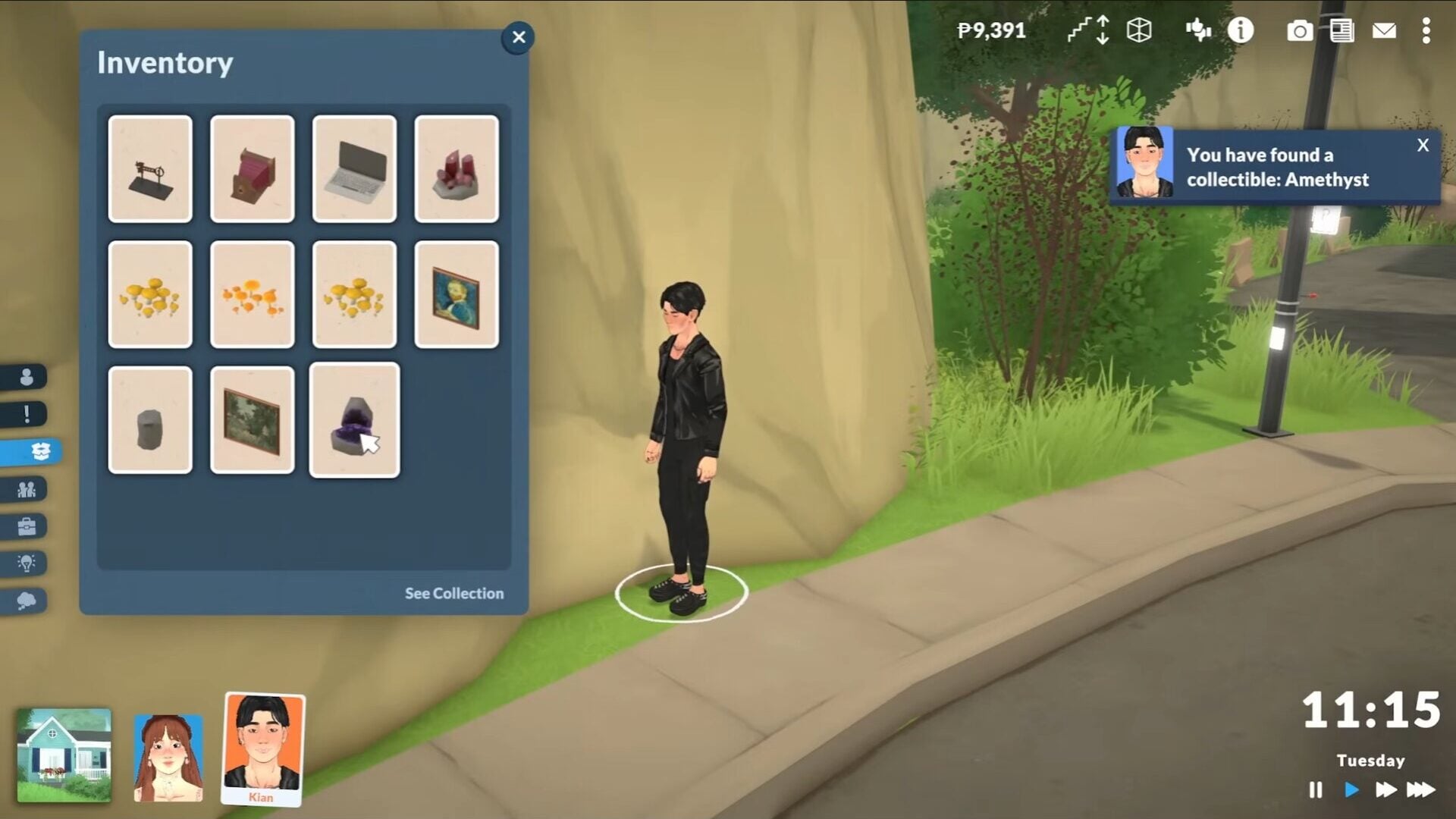The height and width of the screenshot is (819, 1456).
Task: Open See Collection in the Inventory panel
Action: click(453, 593)
